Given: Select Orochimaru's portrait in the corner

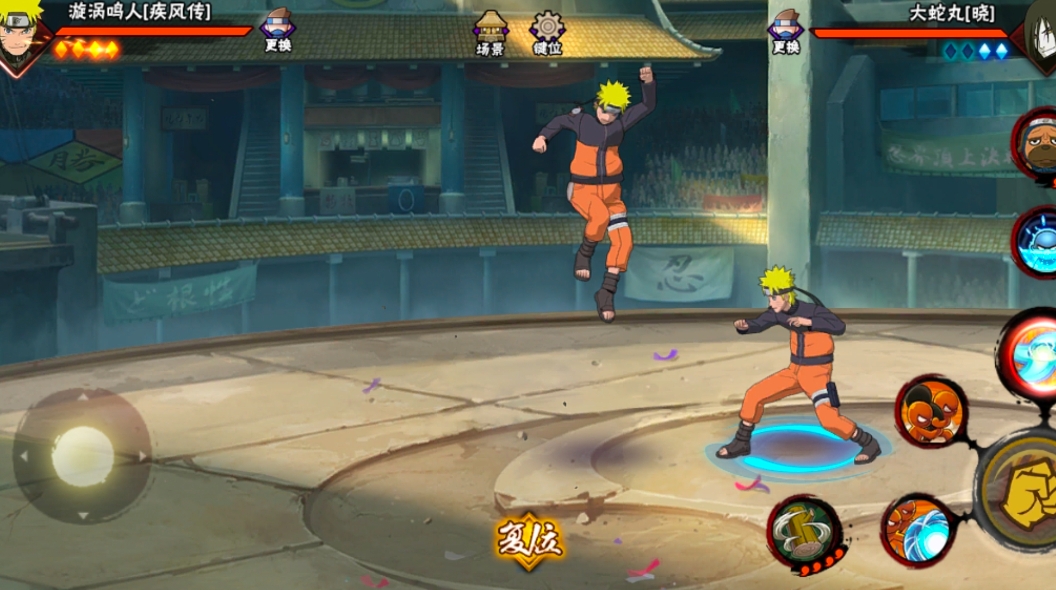Looking at the screenshot, I should tap(1038, 34).
